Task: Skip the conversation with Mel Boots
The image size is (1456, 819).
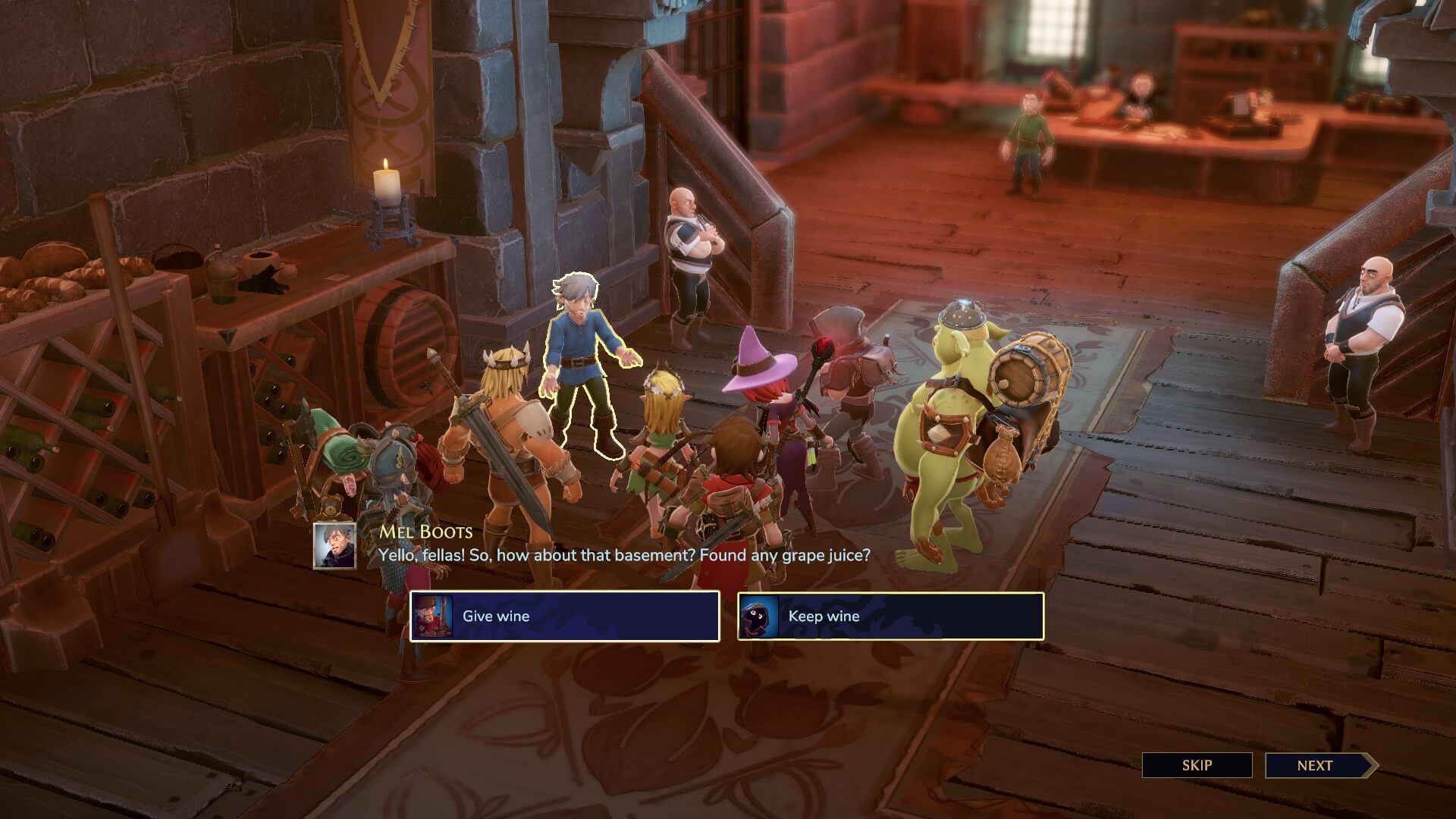Action: (1197, 765)
